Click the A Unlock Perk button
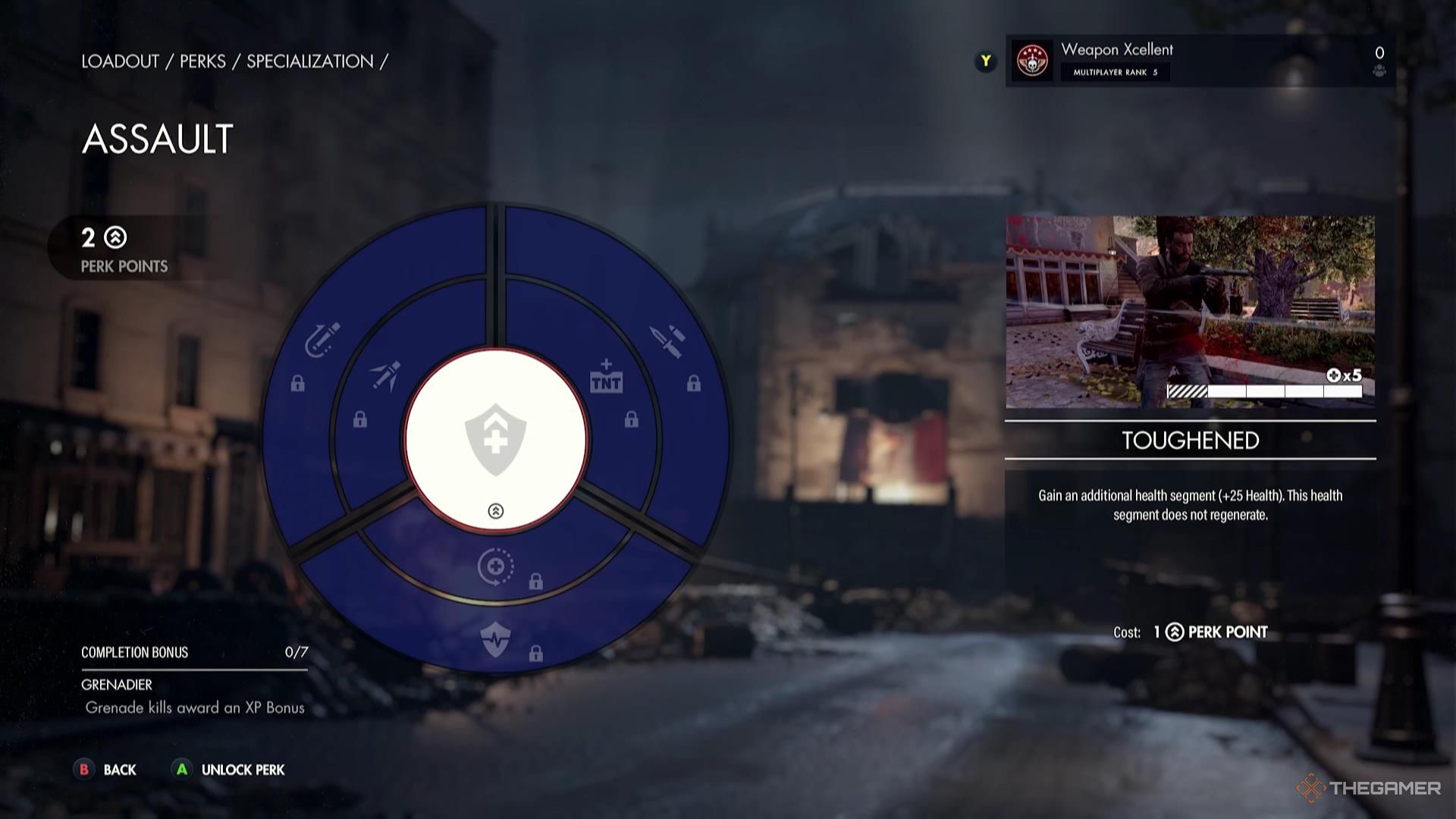Viewport: 1456px width, 819px height. click(x=227, y=770)
